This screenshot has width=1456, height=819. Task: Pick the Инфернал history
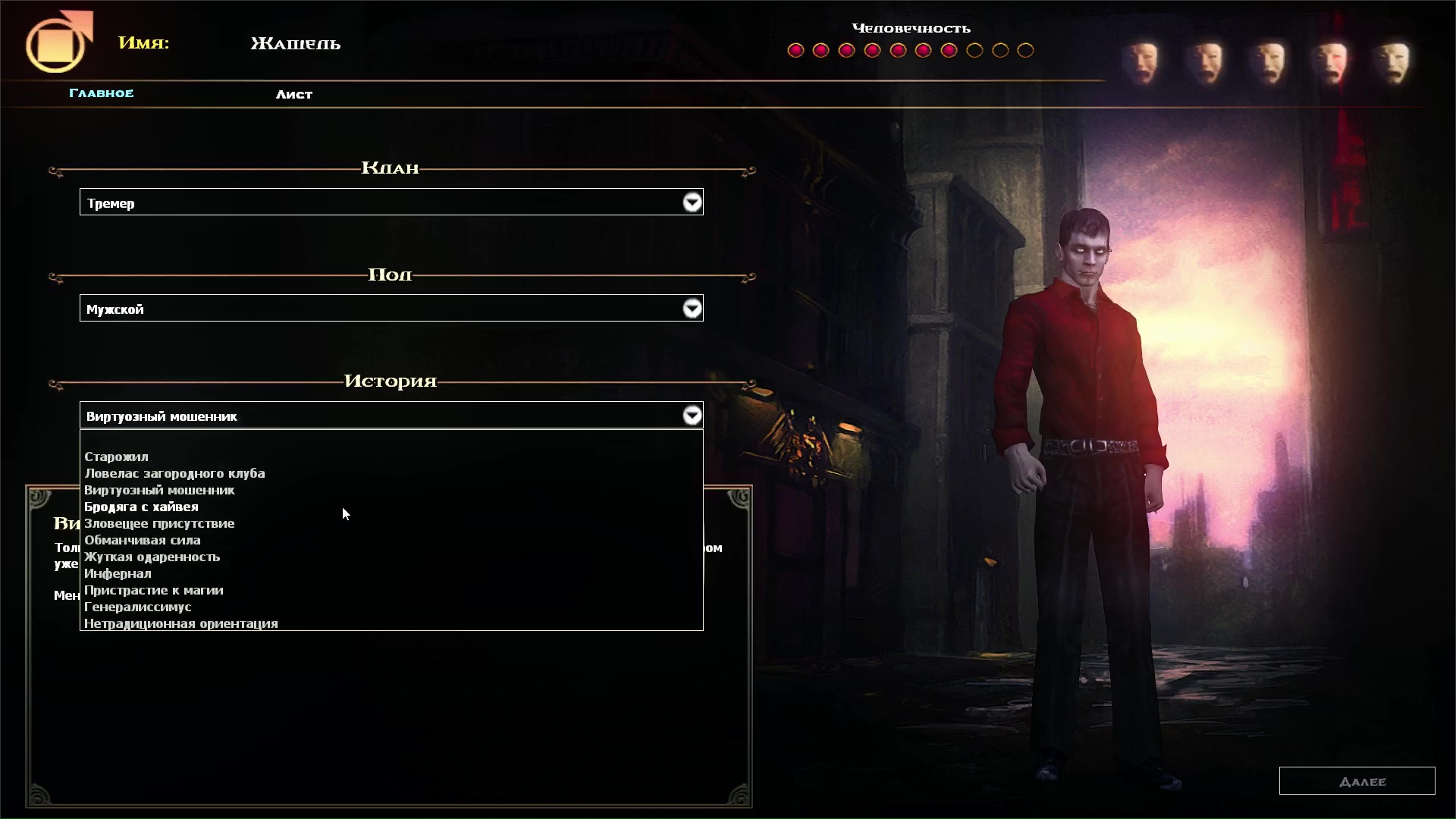click(118, 573)
